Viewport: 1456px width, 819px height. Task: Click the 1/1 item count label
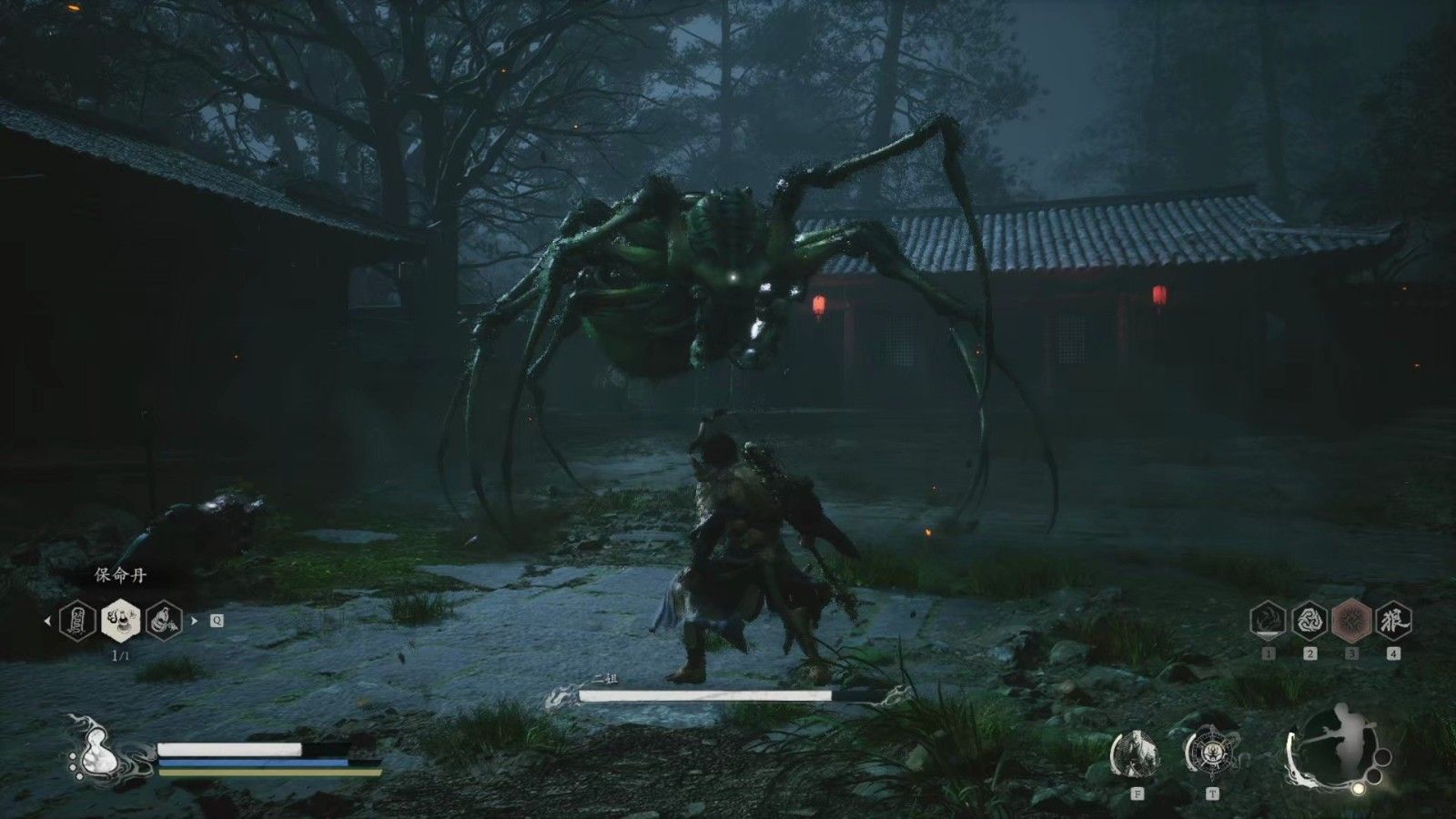tap(120, 654)
